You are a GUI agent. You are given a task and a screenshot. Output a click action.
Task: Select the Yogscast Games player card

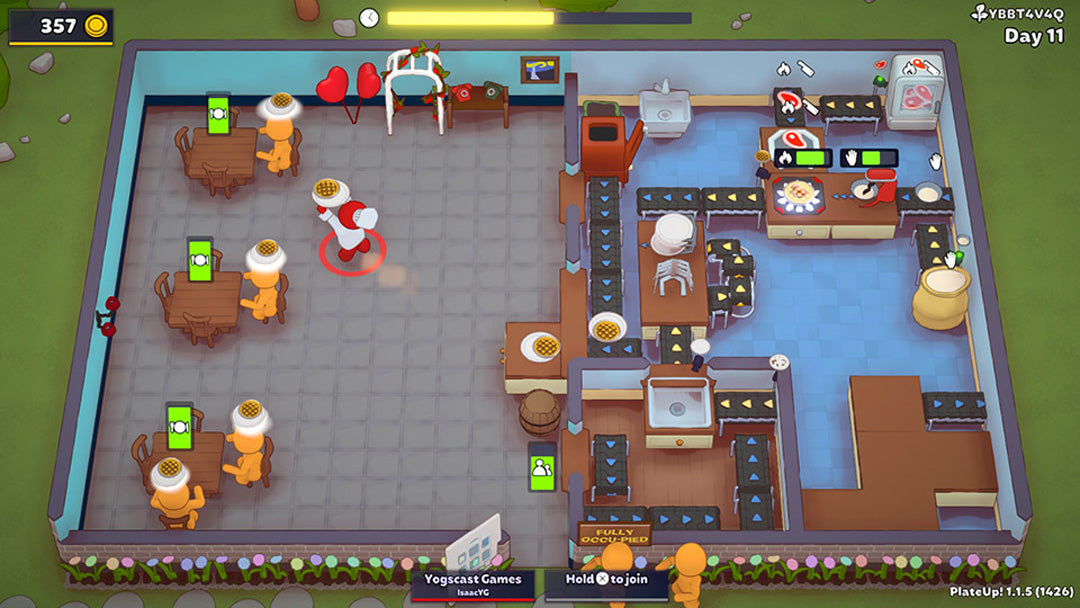[474, 584]
